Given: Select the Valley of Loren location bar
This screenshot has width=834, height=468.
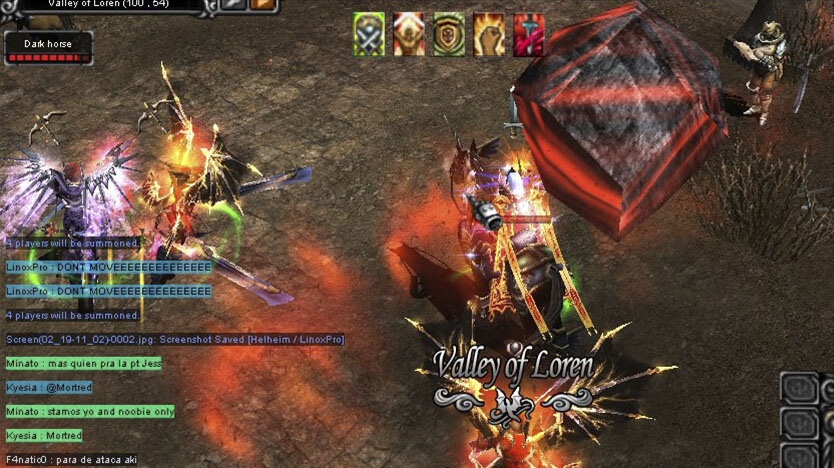Looking at the screenshot, I should click(110, 5).
